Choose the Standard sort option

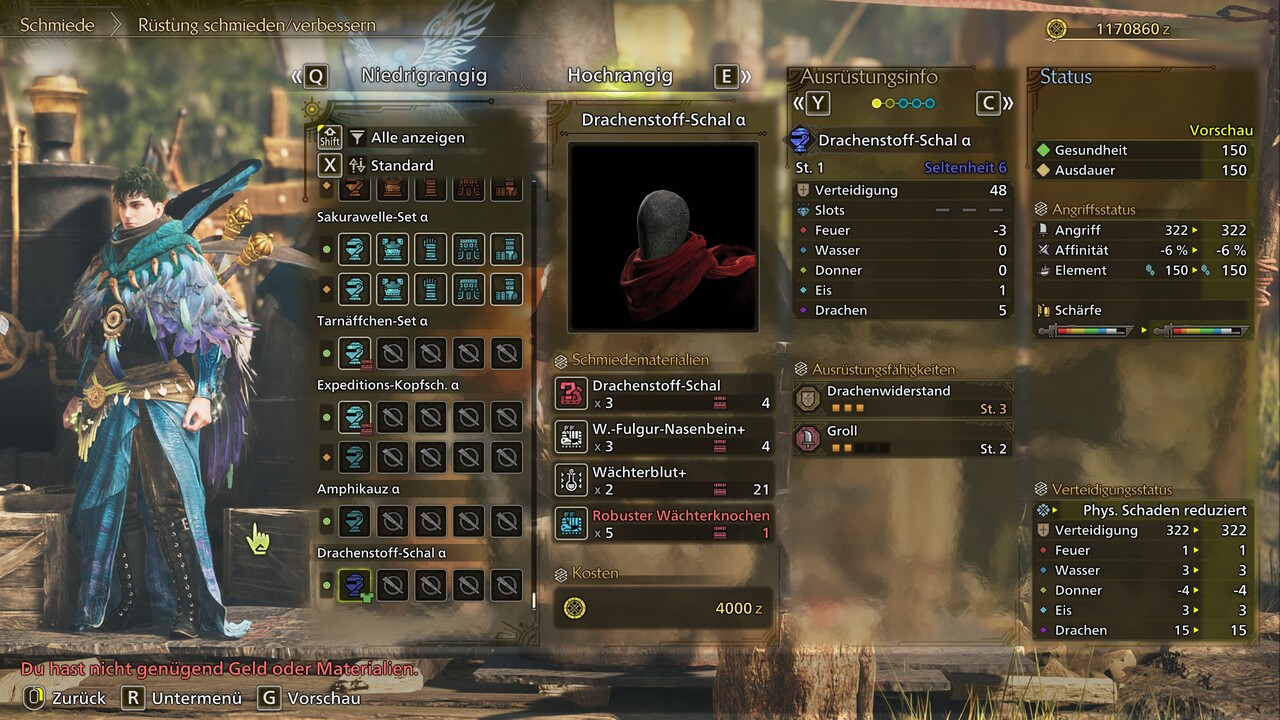[x=402, y=165]
